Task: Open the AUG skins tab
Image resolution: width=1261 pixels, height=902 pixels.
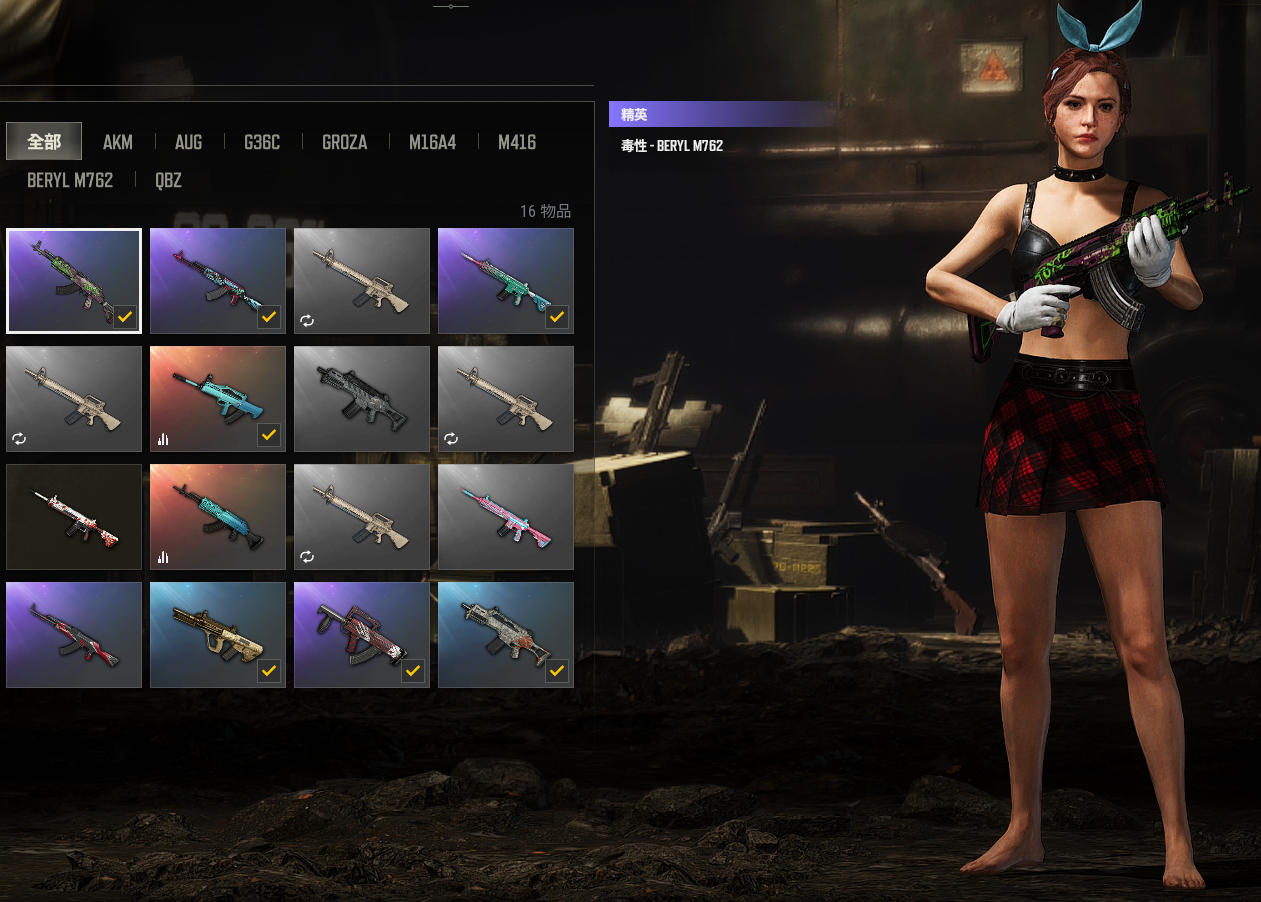Action: tap(188, 142)
